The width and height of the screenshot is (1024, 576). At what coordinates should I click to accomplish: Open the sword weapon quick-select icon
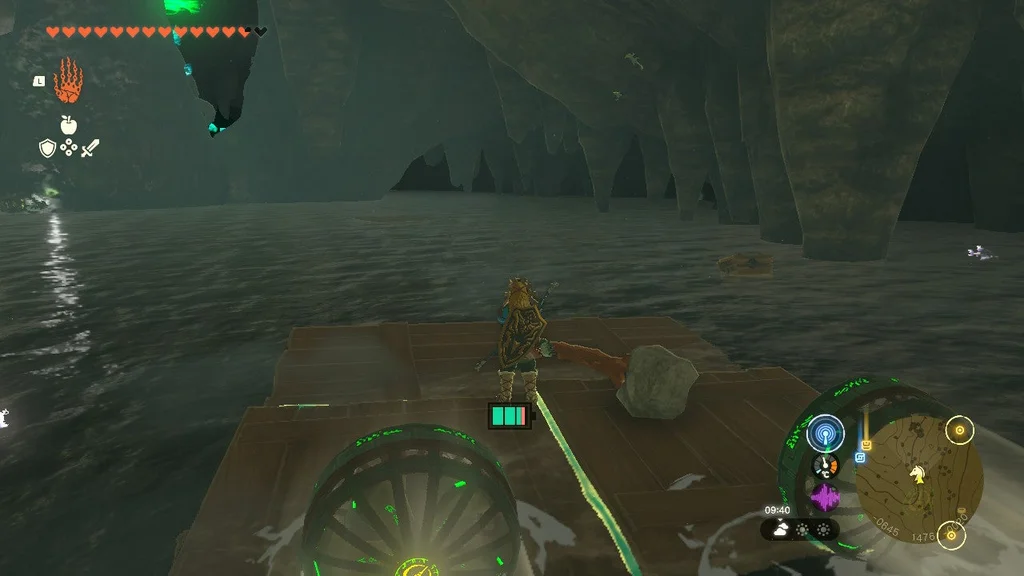(x=90, y=148)
